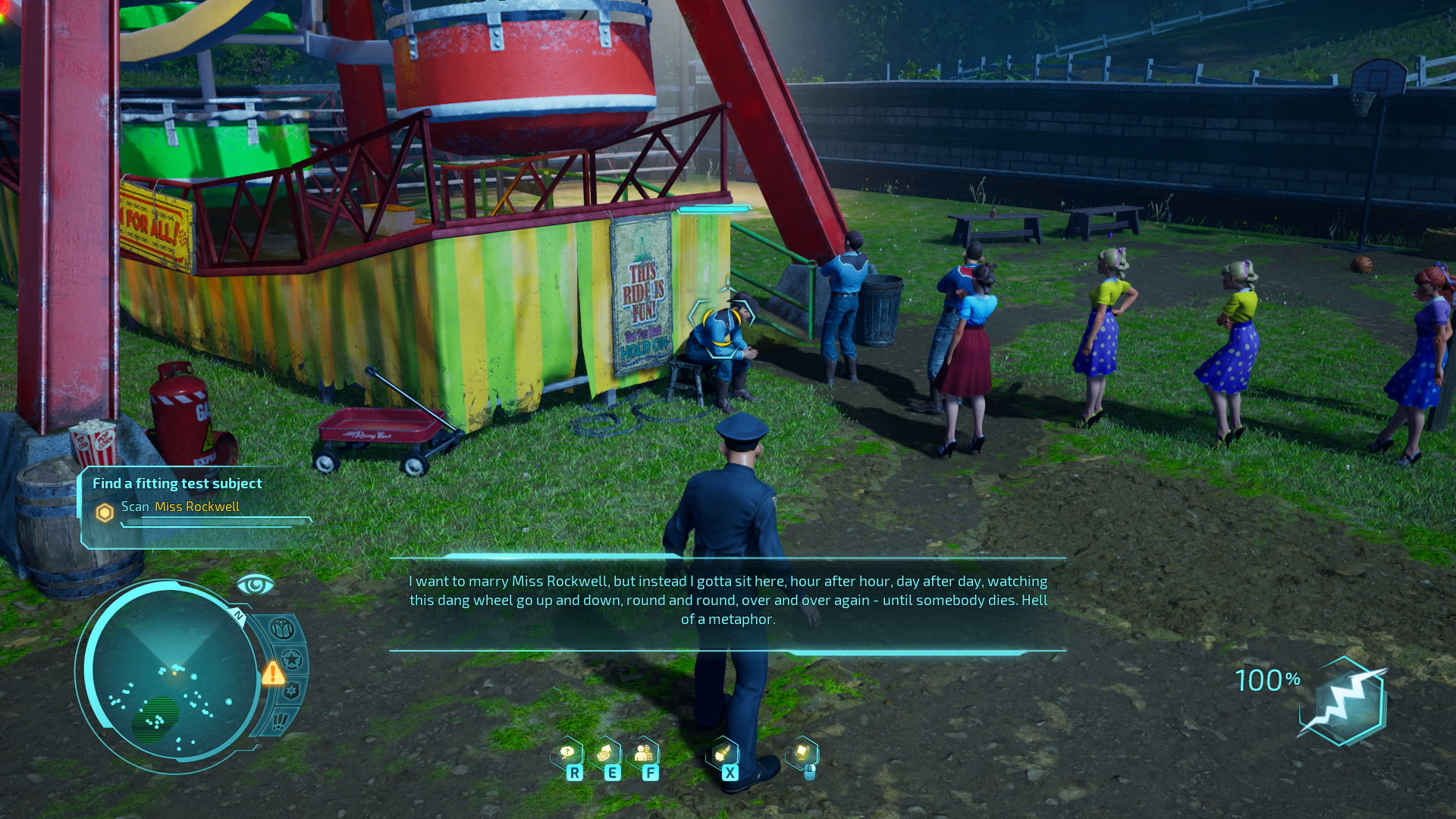This screenshot has width=1456, height=819.
Task: Activate the brain extraction ability icon
Action: [x=604, y=754]
